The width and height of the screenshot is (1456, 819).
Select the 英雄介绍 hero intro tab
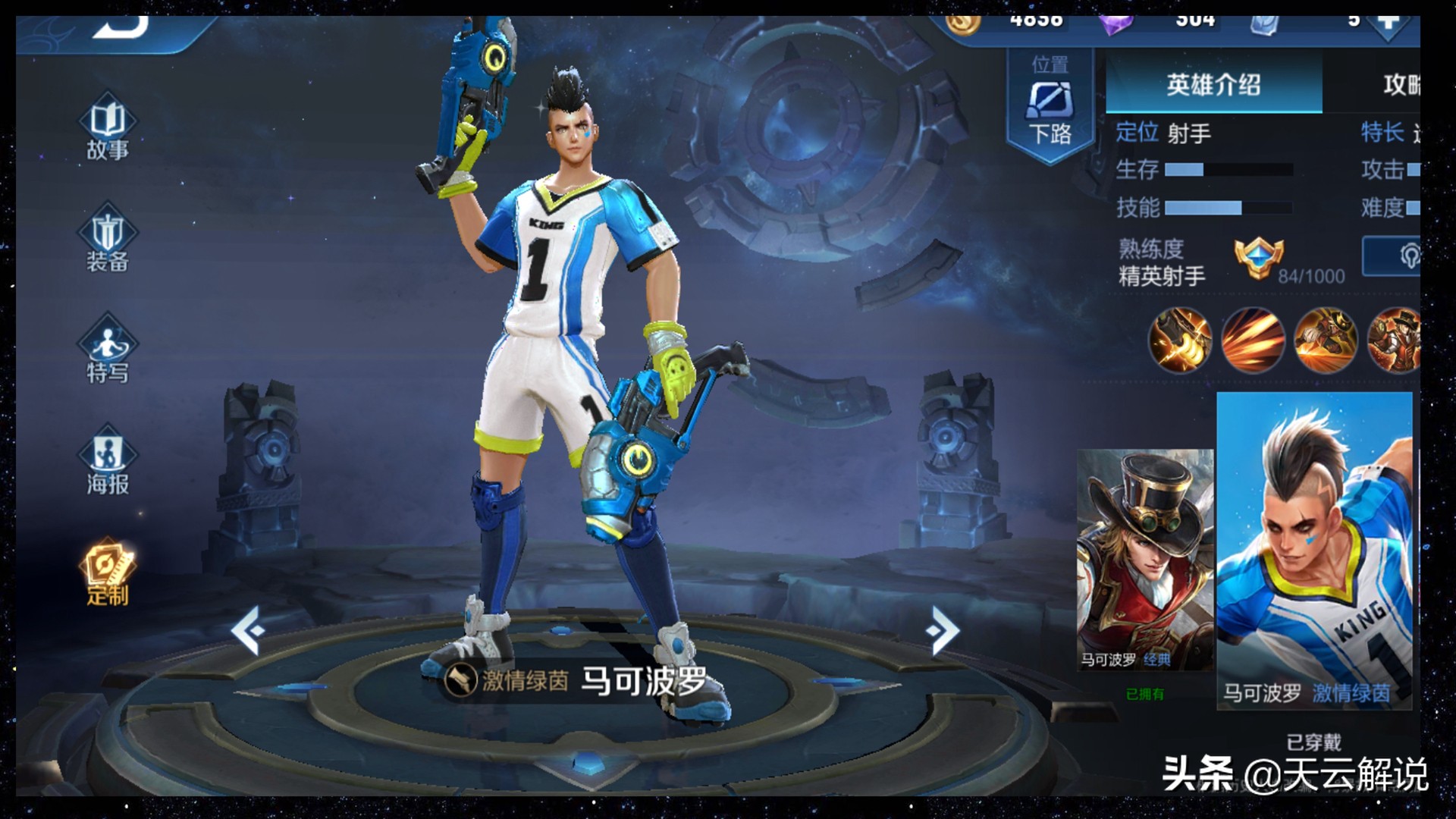point(1213,85)
